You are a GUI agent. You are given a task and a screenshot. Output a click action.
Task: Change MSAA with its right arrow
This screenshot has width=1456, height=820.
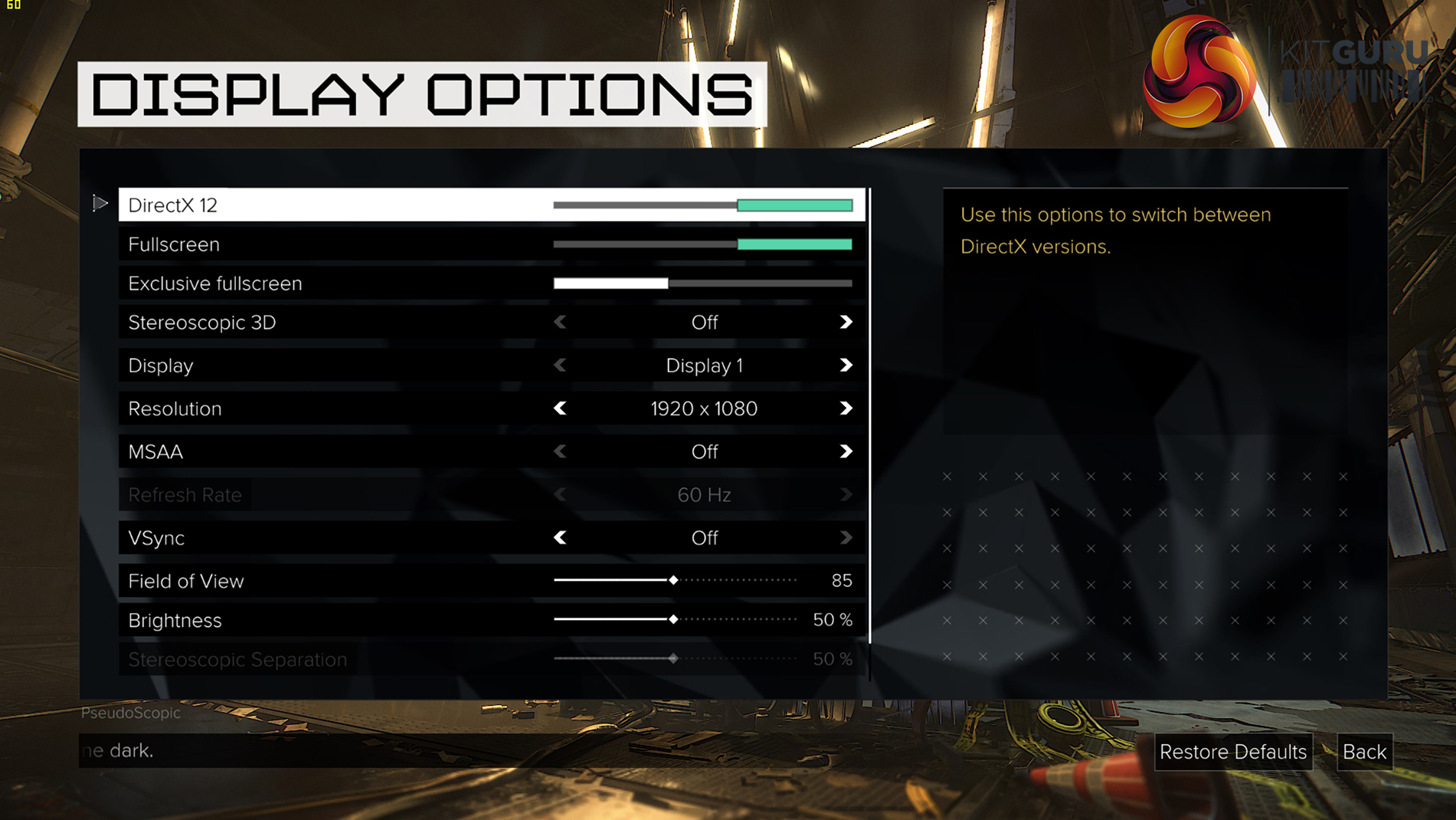pos(846,451)
